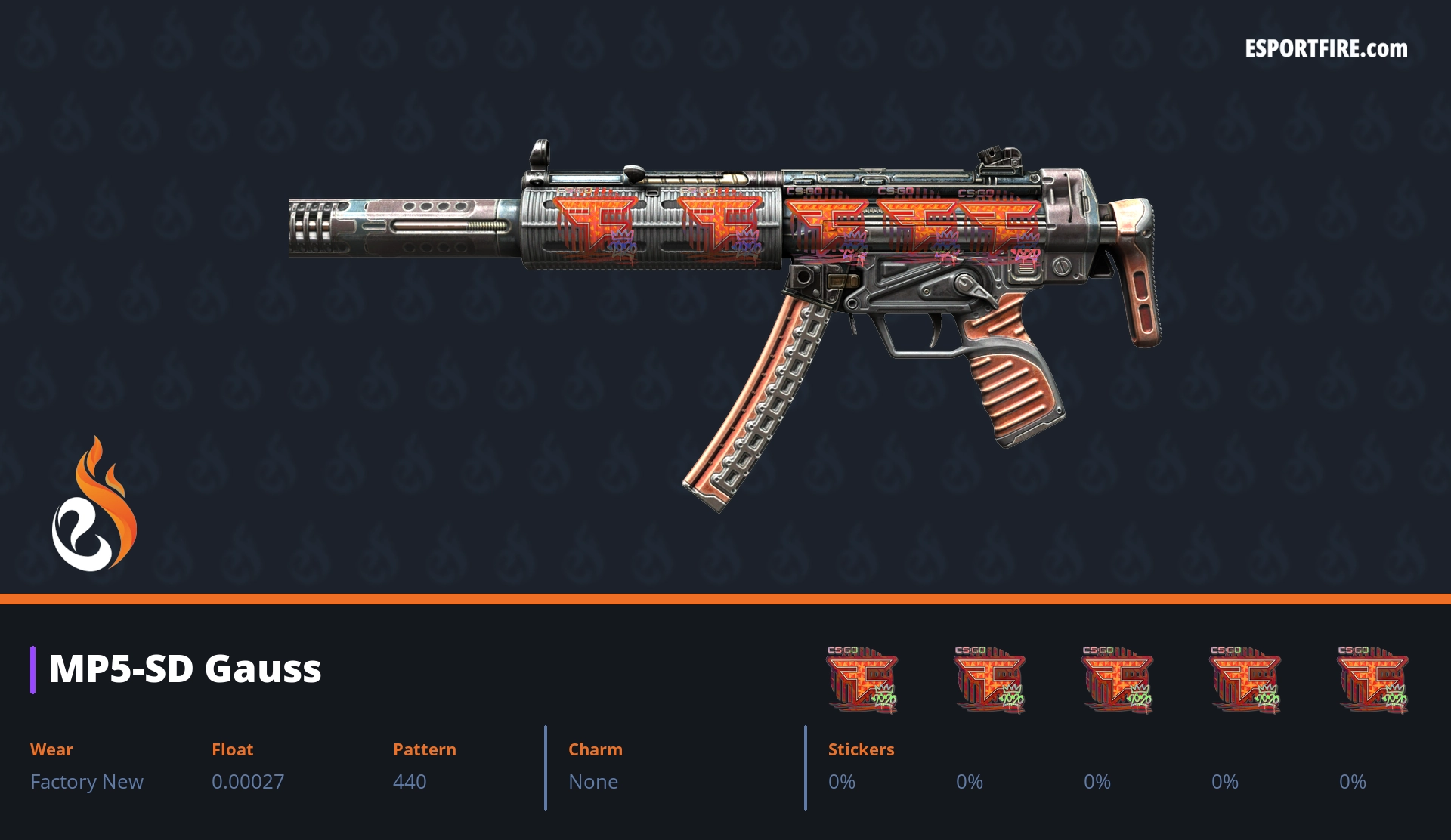This screenshot has height=840, width=1451.
Task: Open the ESPORTFIRE.com site link
Action: 1326,49
